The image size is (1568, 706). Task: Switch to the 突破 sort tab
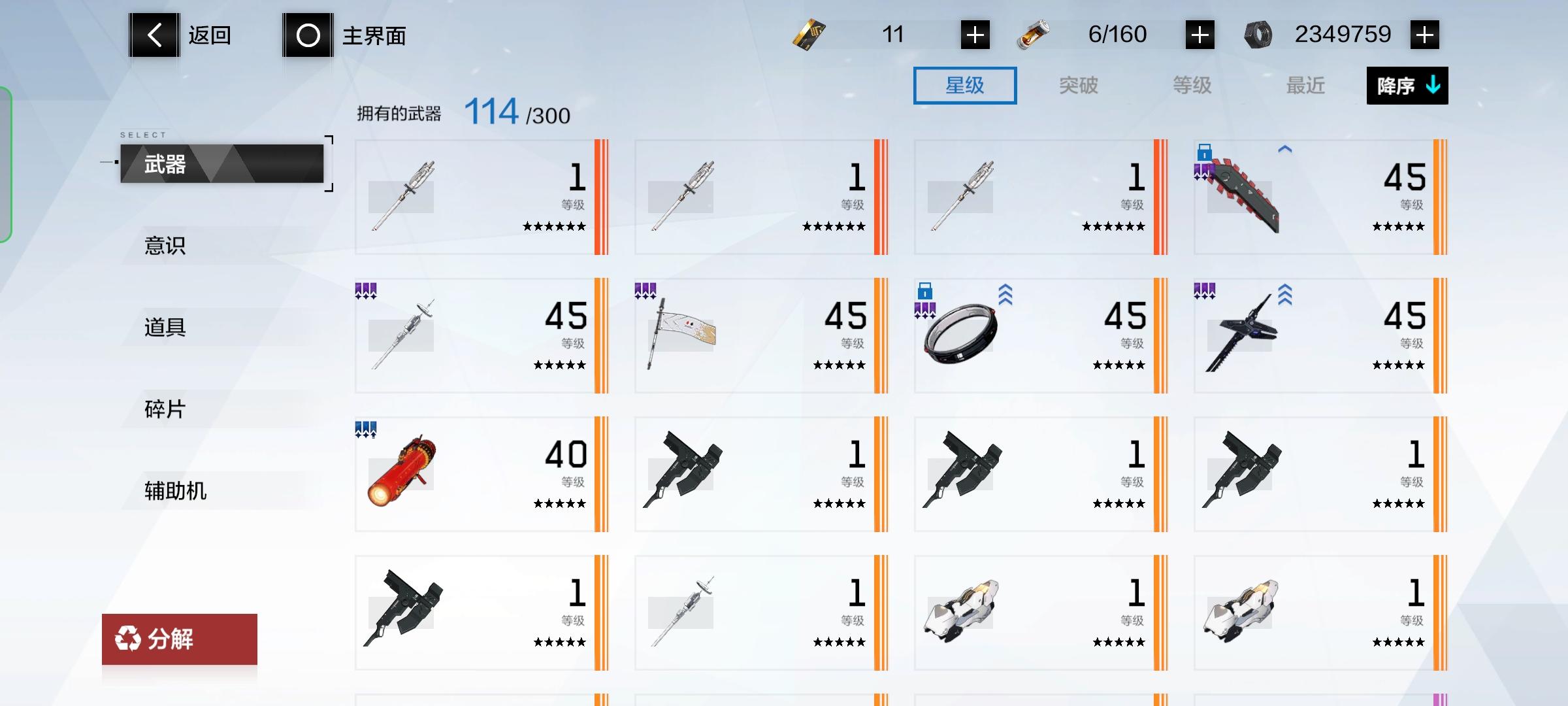point(1078,85)
